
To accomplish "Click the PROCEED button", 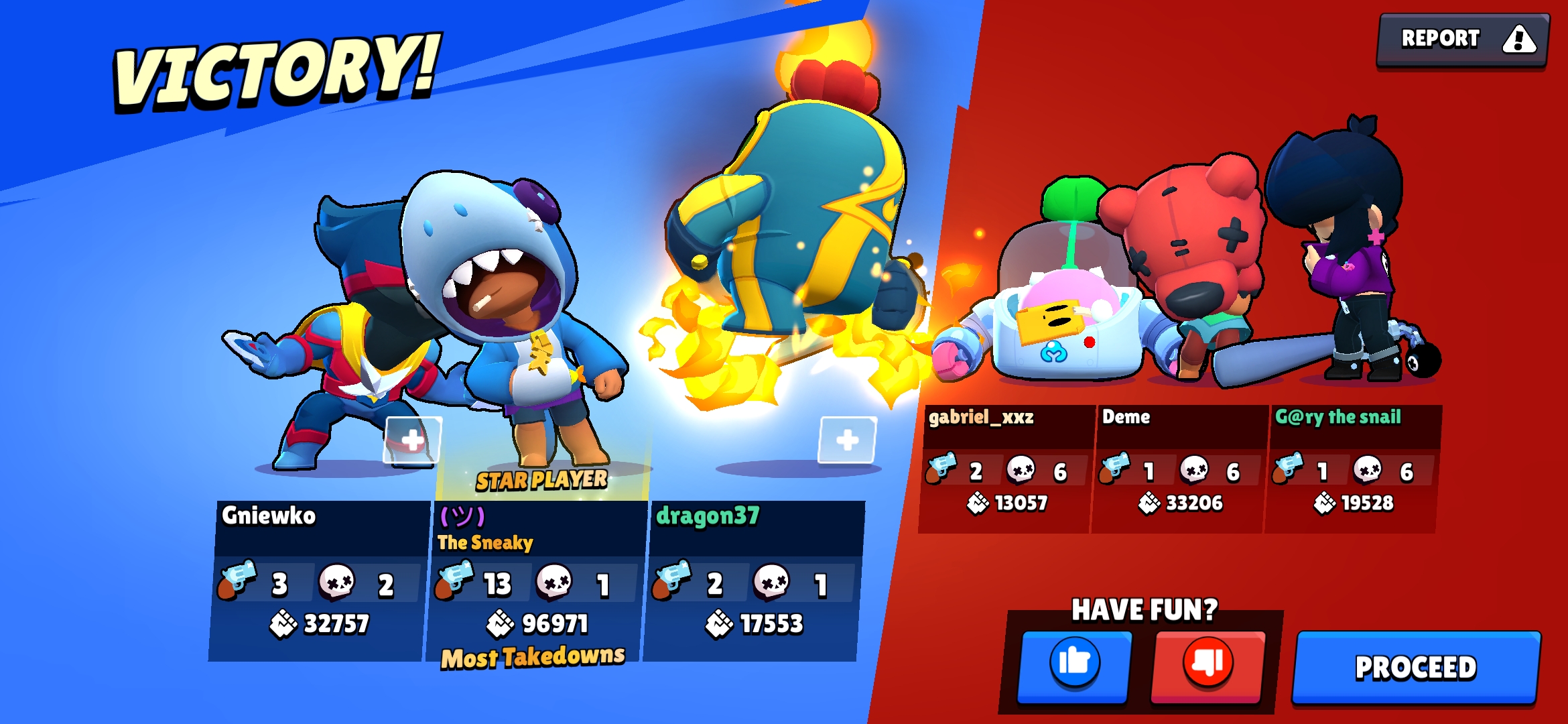I will (1415, 667).
